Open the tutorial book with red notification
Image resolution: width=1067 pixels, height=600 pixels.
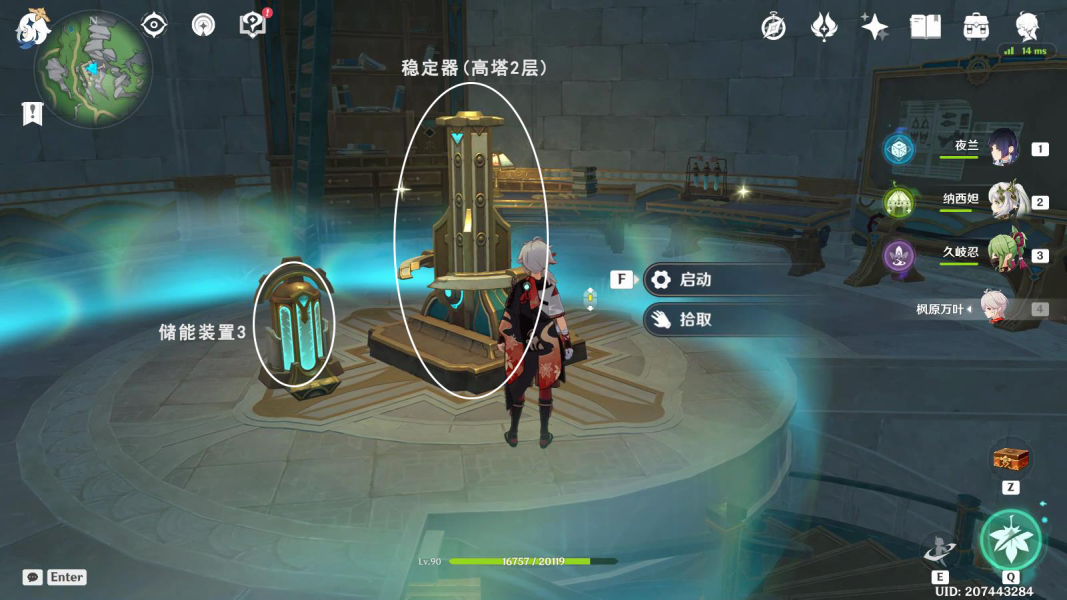(253, 25)
